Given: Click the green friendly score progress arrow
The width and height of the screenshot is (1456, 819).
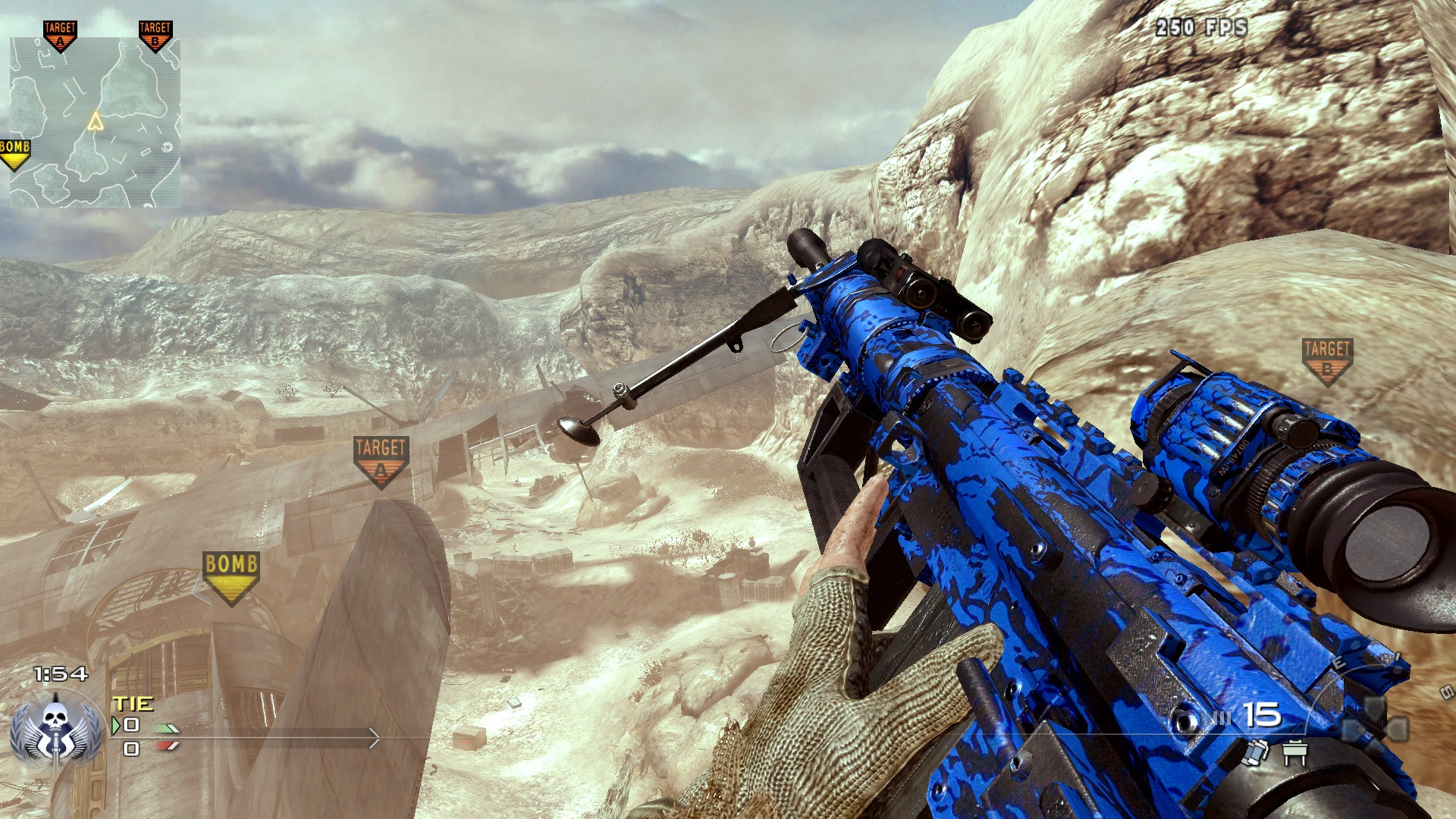Looking at the screenshot, I should [166, 730].
